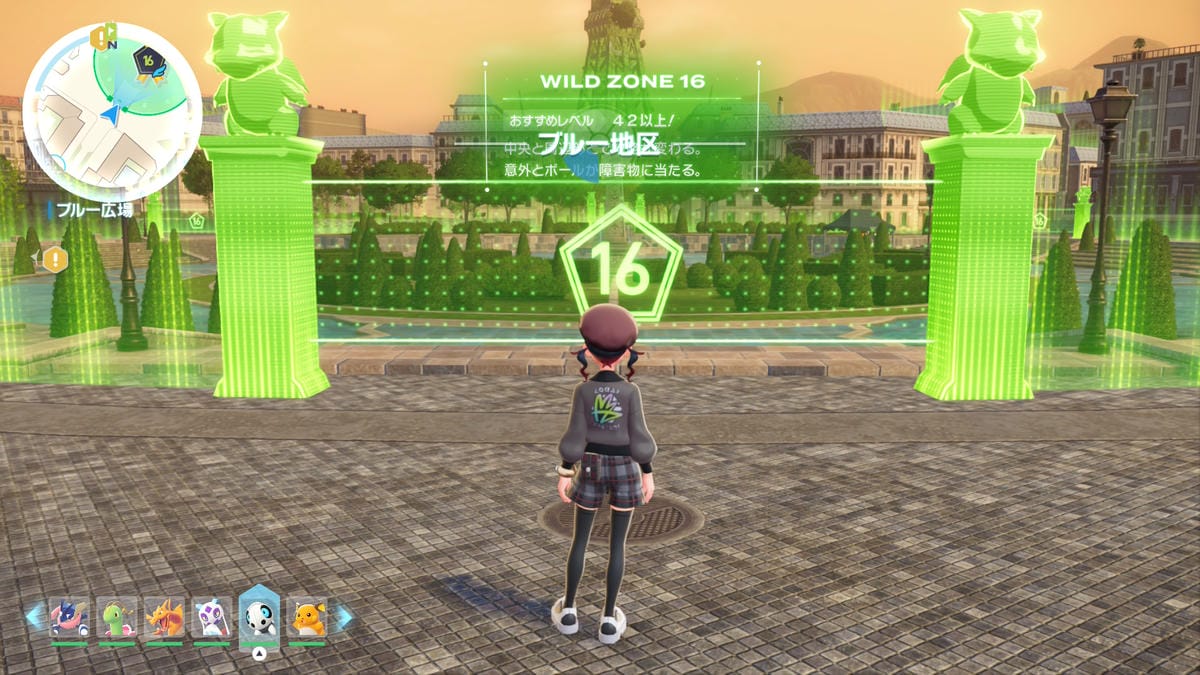Choose Raichu from the party bar

coord(307,618)
